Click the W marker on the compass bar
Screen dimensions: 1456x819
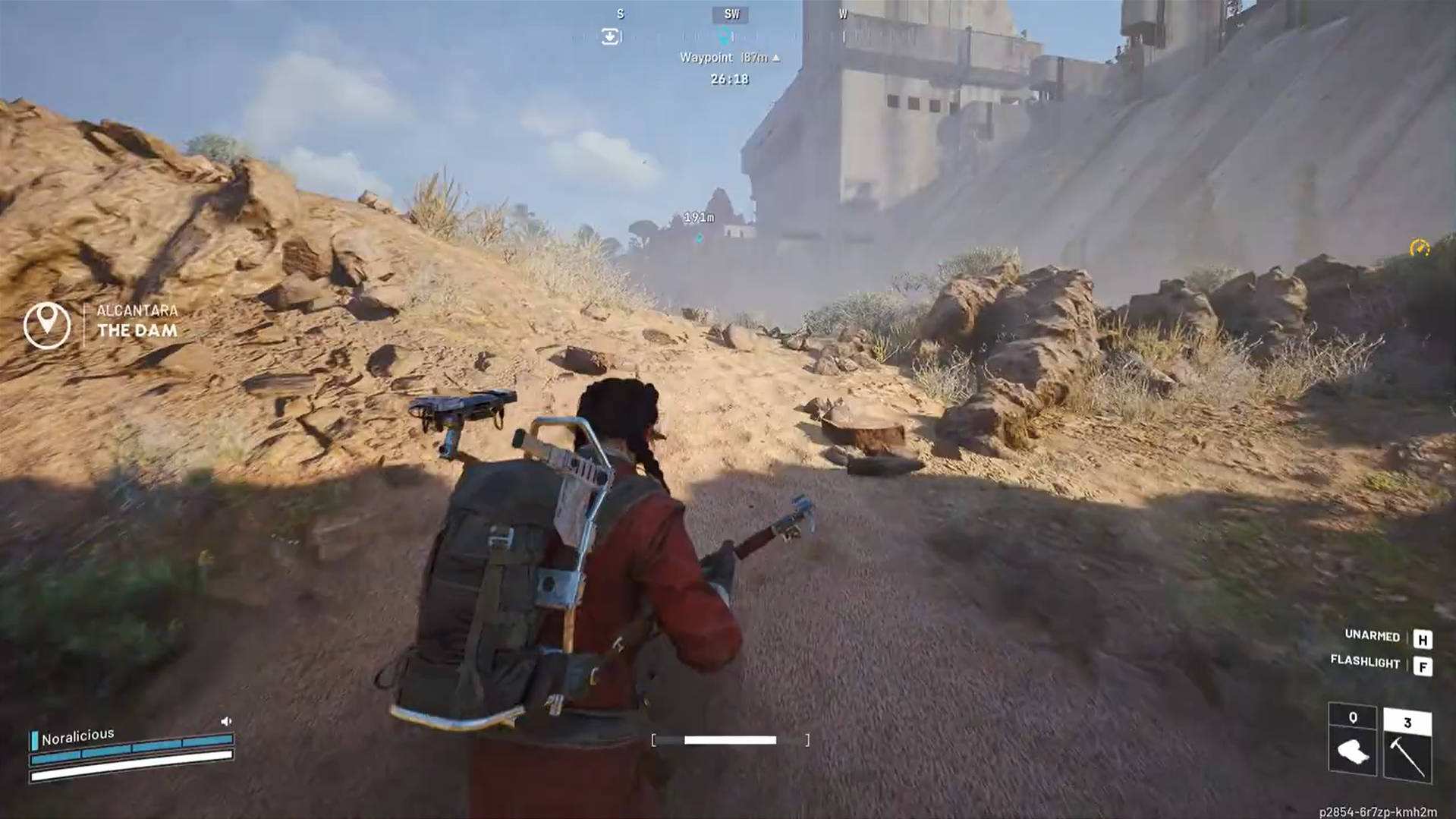[842, 14]
